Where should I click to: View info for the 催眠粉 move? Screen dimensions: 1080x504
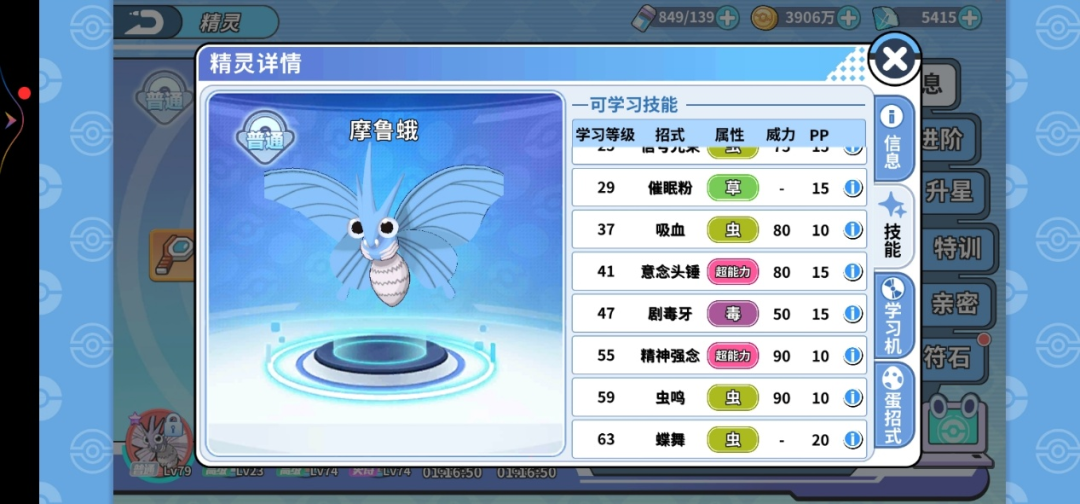[853, 188]
